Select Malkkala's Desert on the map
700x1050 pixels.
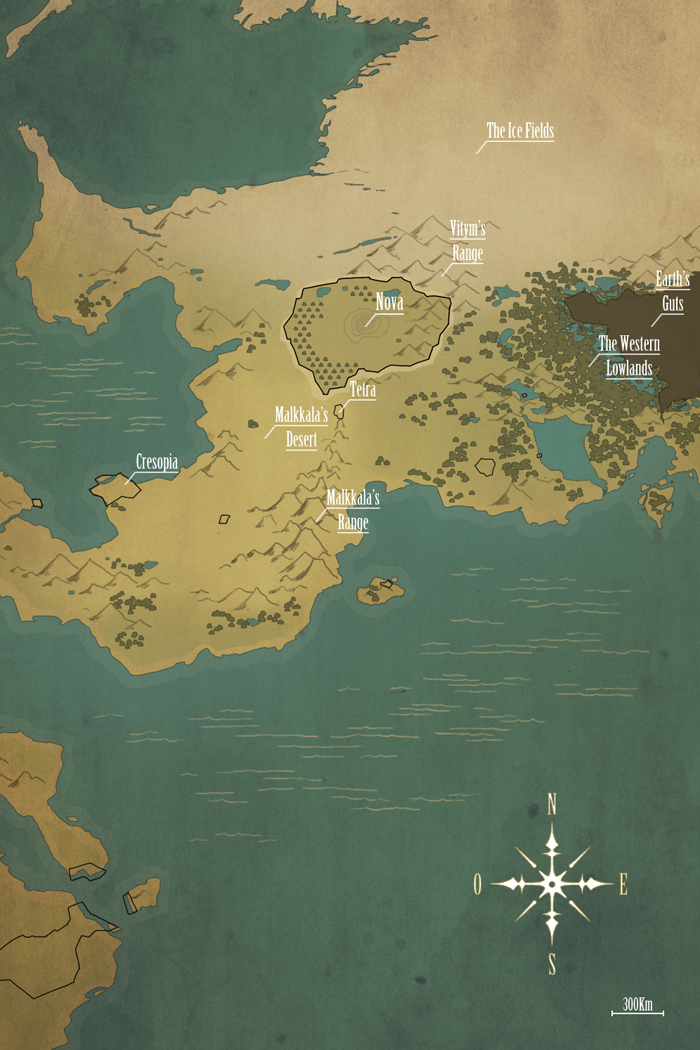[301, 426]
